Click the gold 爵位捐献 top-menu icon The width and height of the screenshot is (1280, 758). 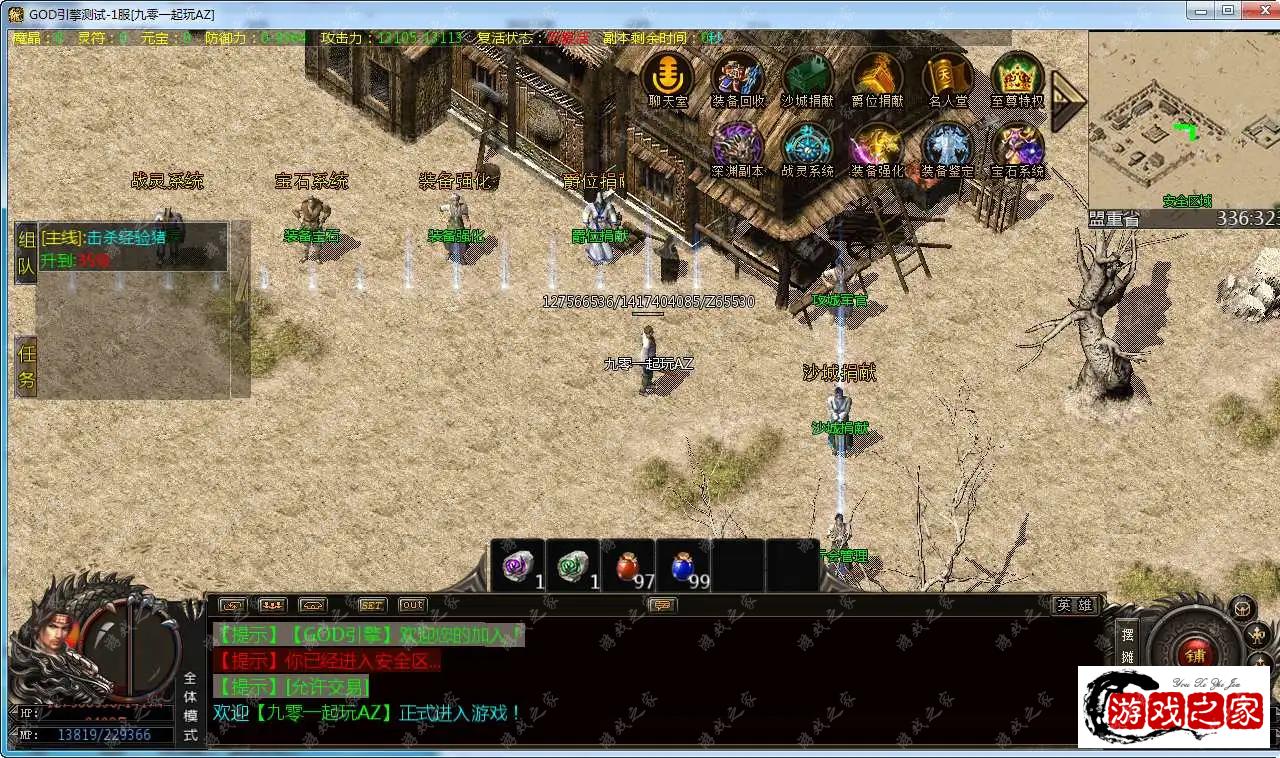(877, 76)
